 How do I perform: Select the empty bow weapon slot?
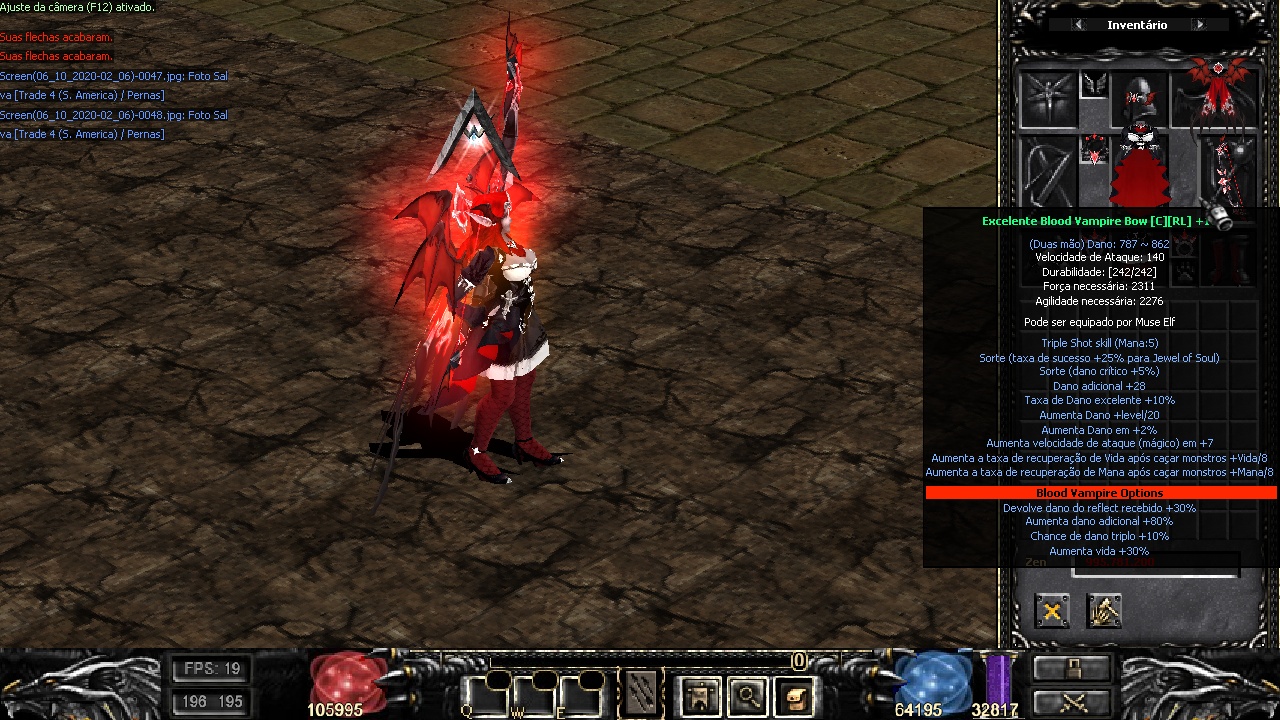1047,172
